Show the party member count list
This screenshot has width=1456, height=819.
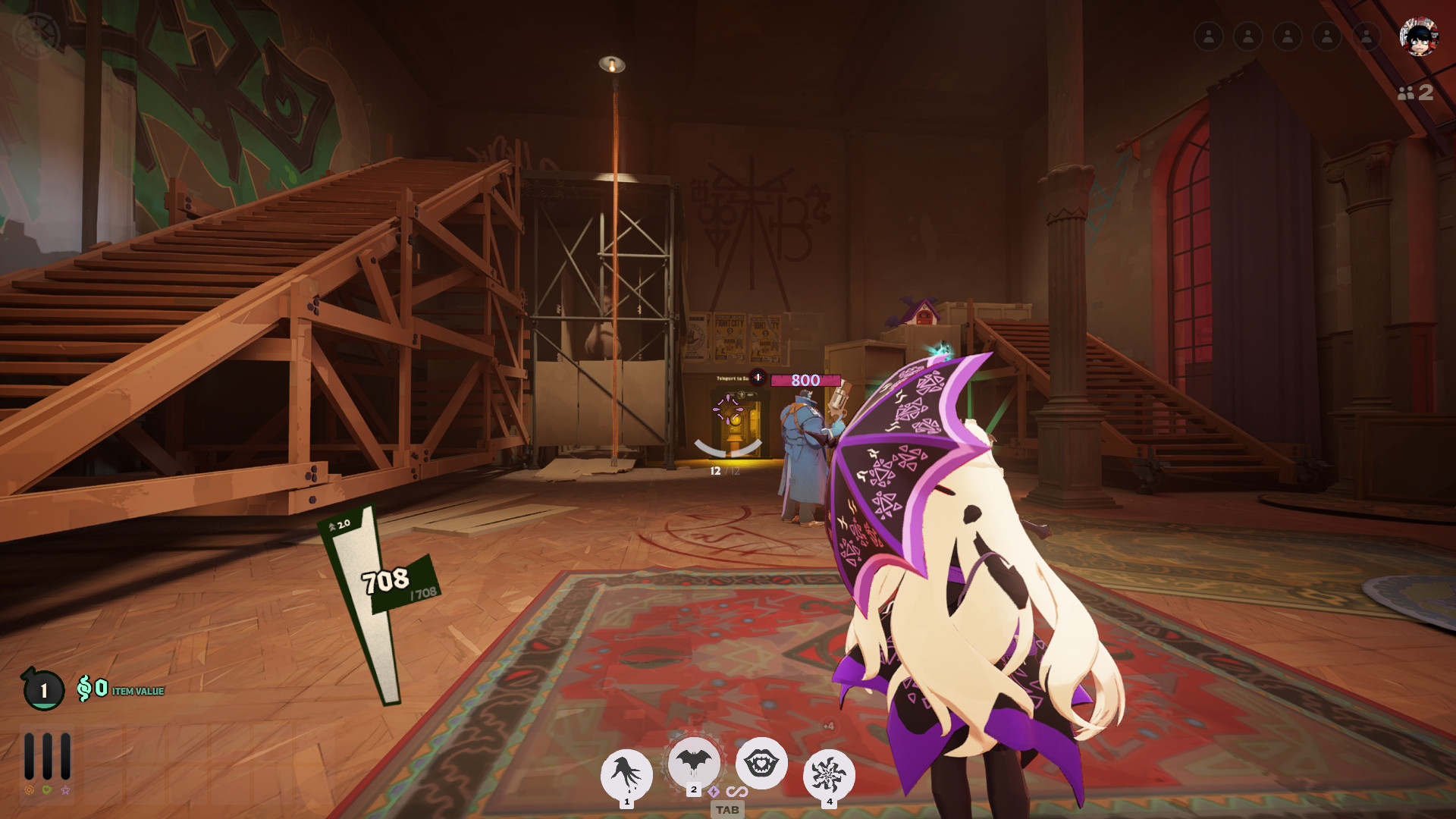1415,93
